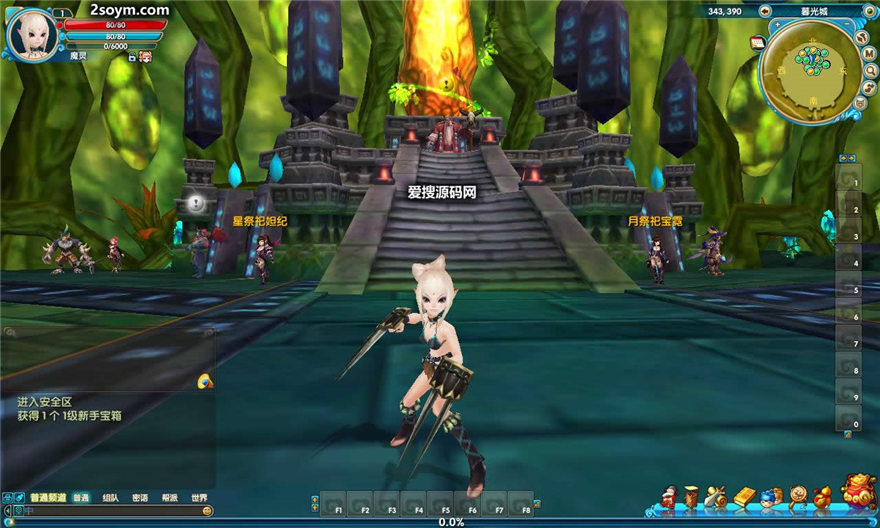880x528 pixels.
Task: Open the world map with the M button
Action: point(870,55)
